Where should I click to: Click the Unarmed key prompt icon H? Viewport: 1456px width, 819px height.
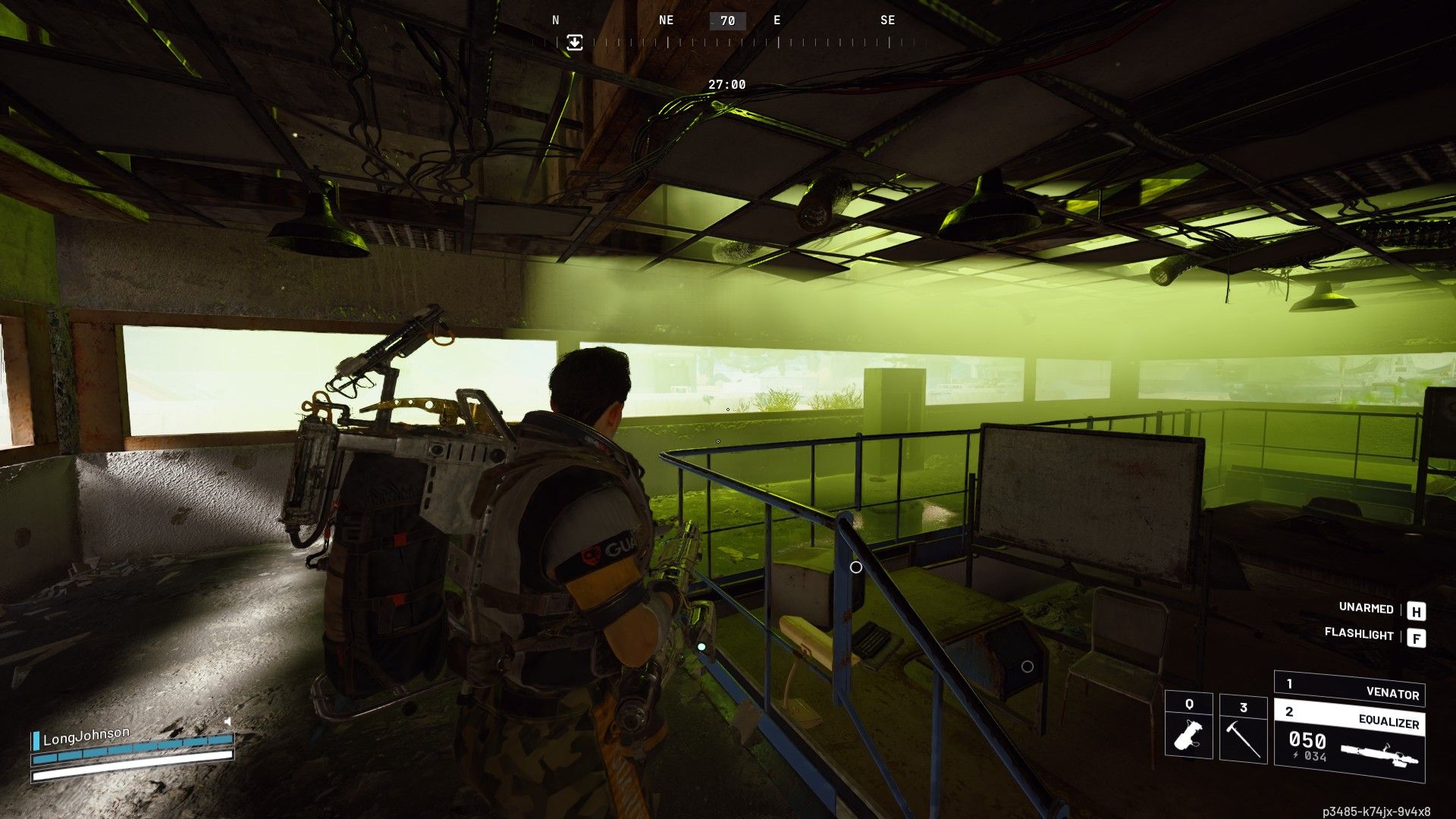pos(1417,609)
